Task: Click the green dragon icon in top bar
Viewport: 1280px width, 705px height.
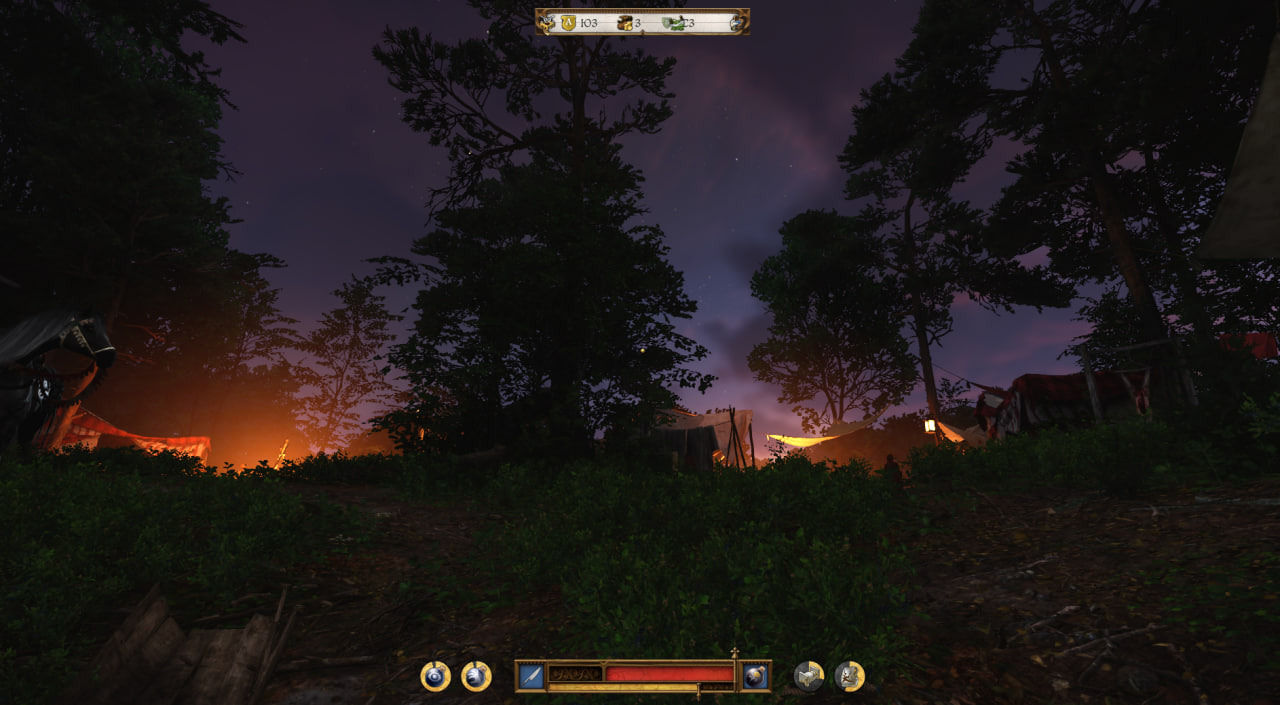Action: (x=674, y=23)
